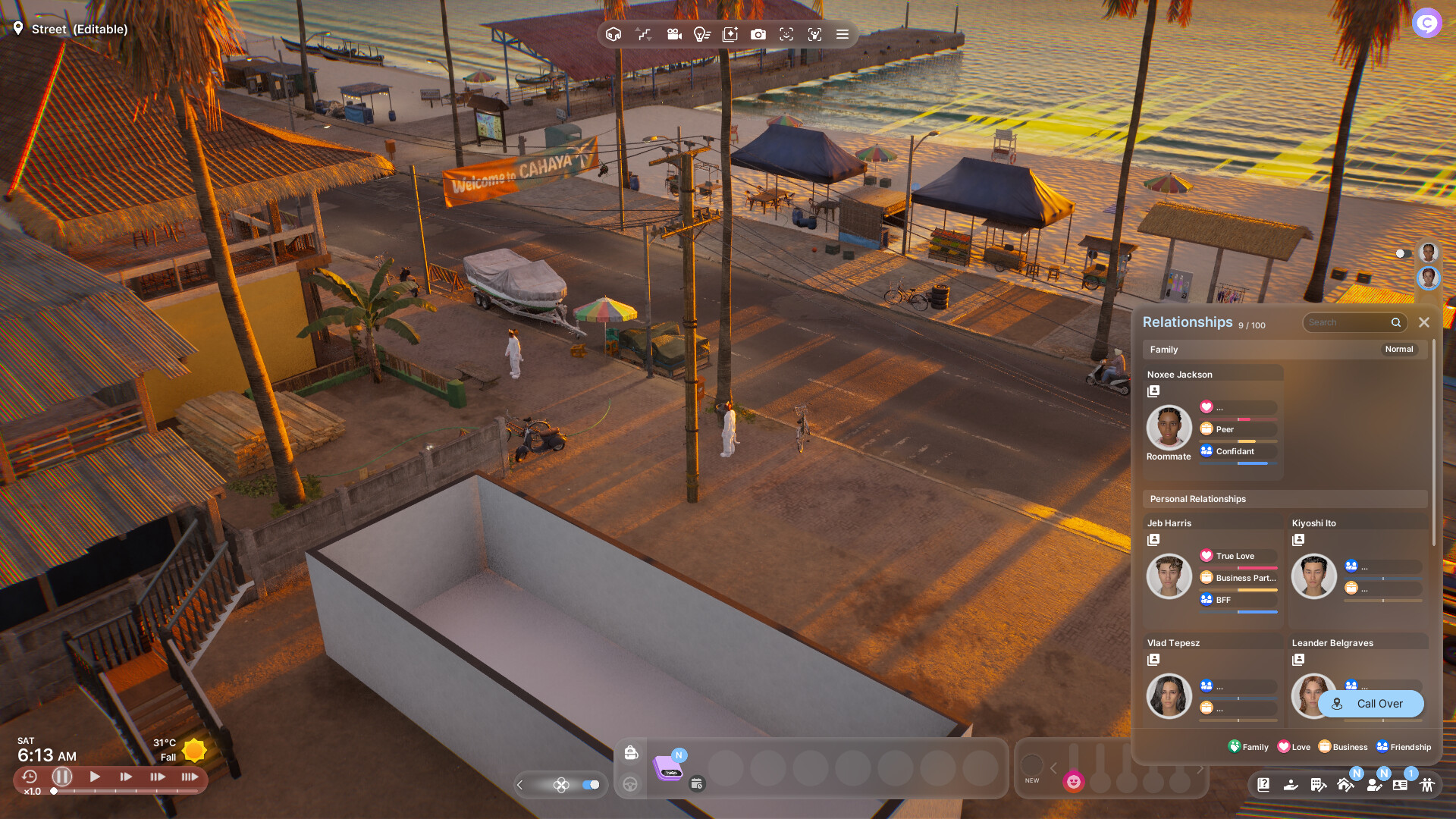This screenshot has height=819, width=1456.
Task: Open the build house mode icon
Action: pyautogui.click(x=1345, y=785)
